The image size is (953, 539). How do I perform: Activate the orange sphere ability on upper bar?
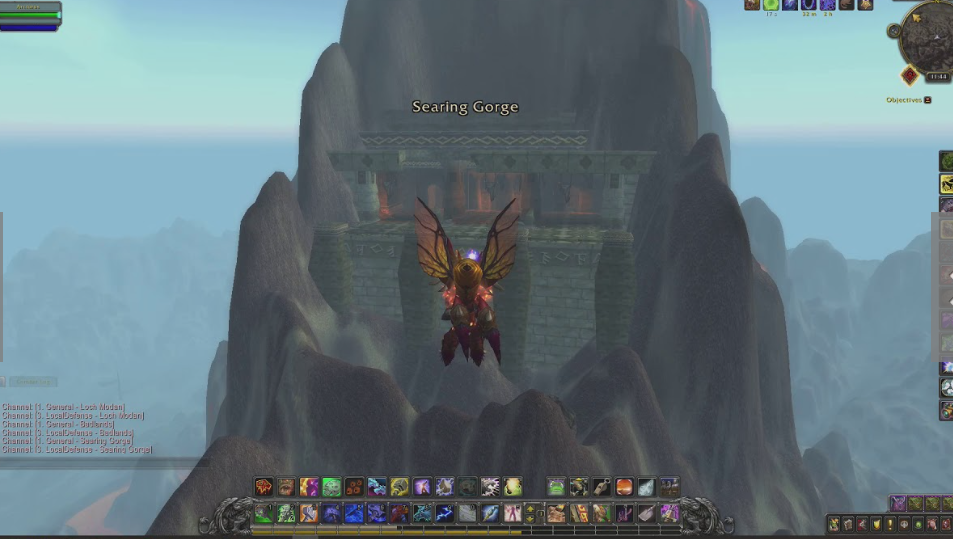624,487
